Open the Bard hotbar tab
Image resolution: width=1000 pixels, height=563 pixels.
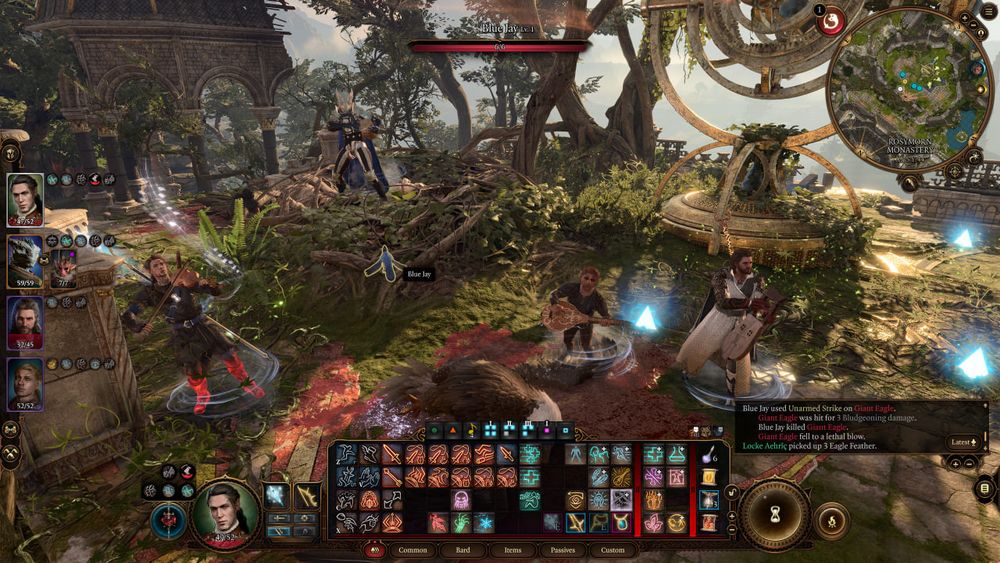tap(463, 550)
